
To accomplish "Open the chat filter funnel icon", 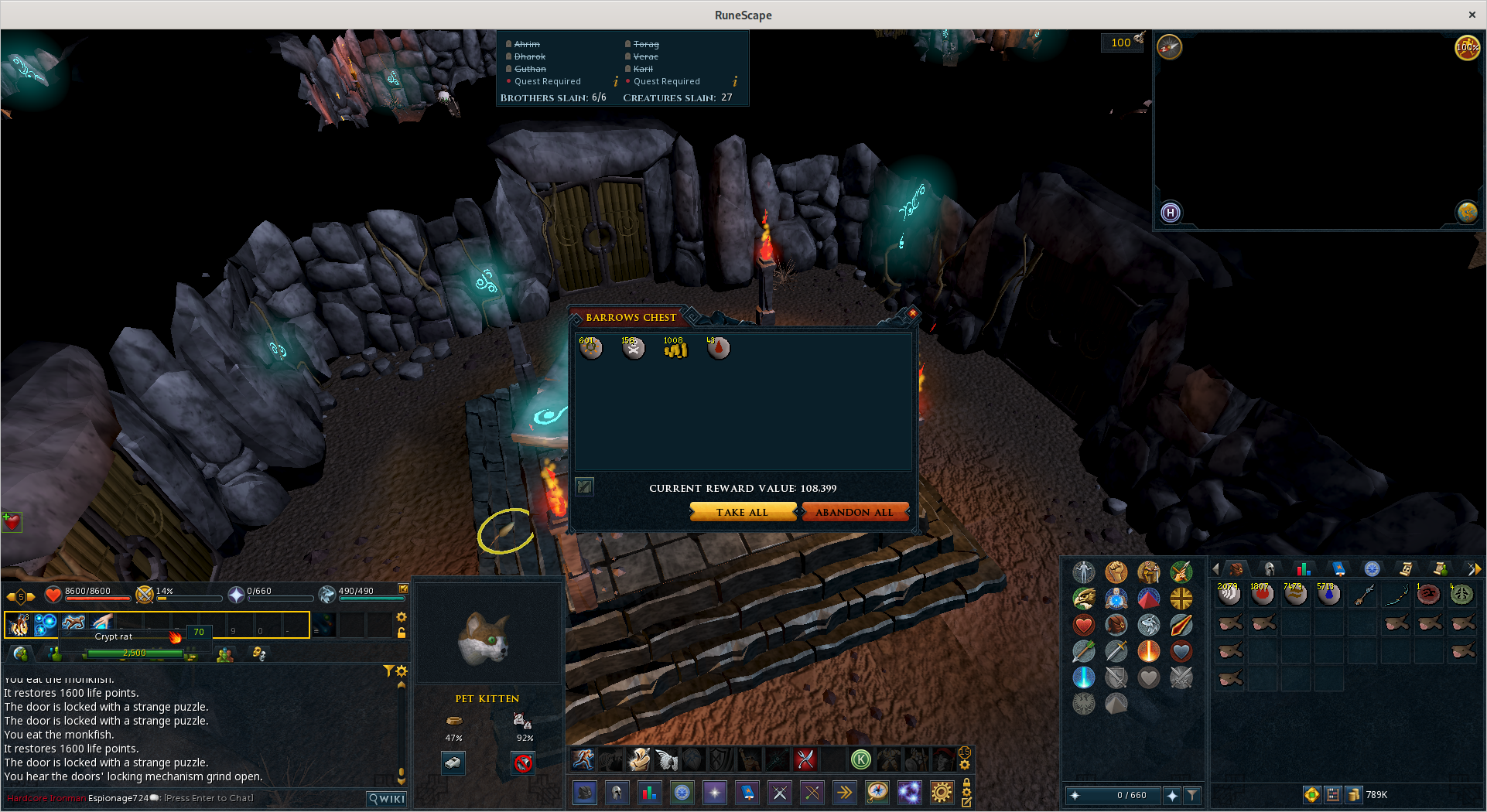I will pos(388,670).
